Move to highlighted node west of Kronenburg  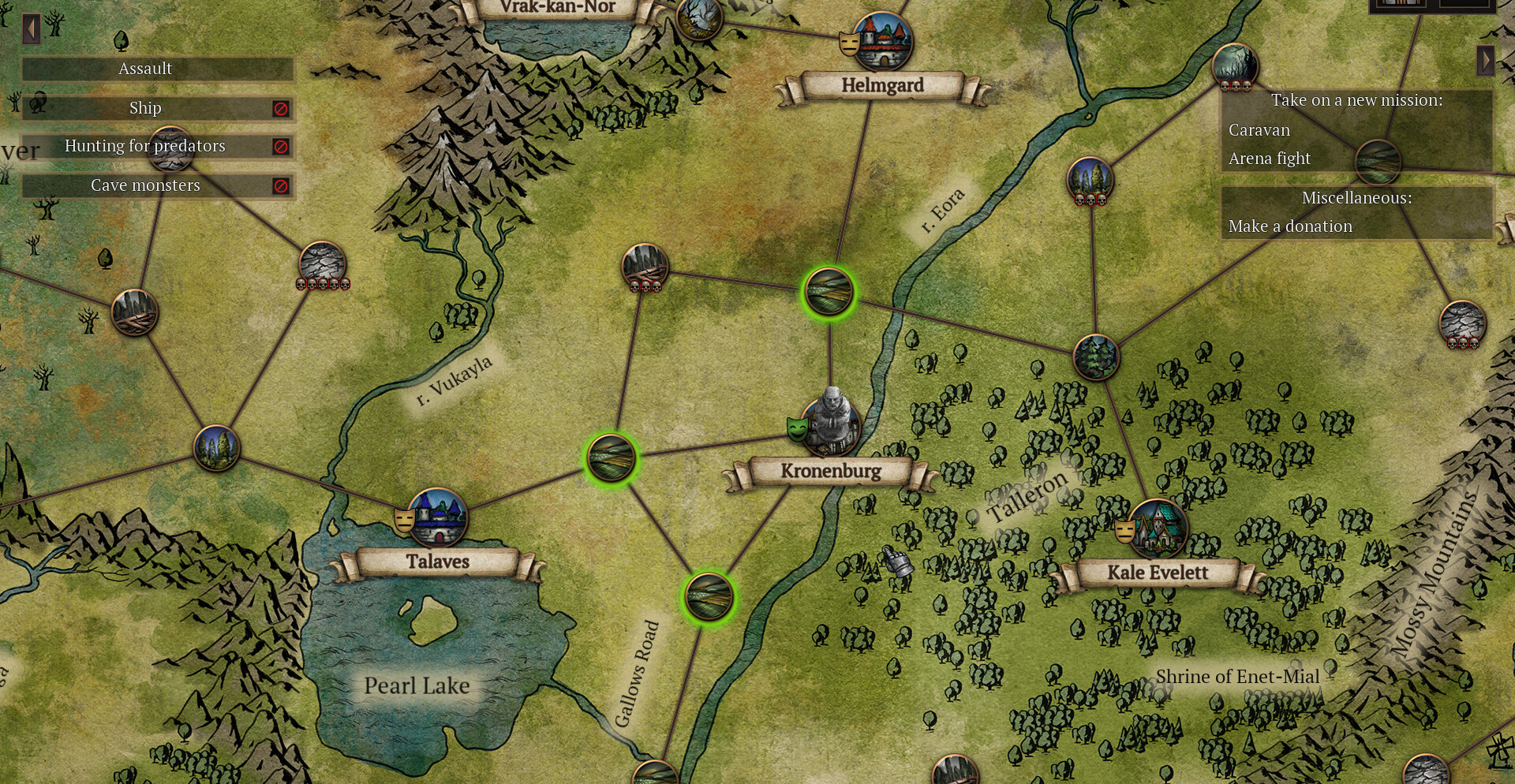click(x=611, y=457)
